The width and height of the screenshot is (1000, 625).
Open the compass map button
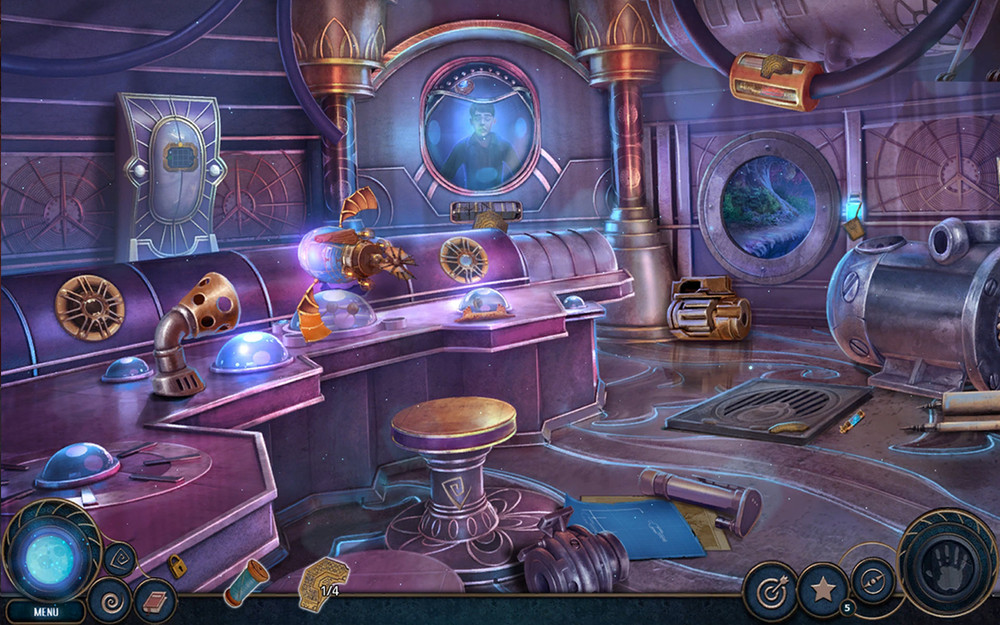pos(873,580)
